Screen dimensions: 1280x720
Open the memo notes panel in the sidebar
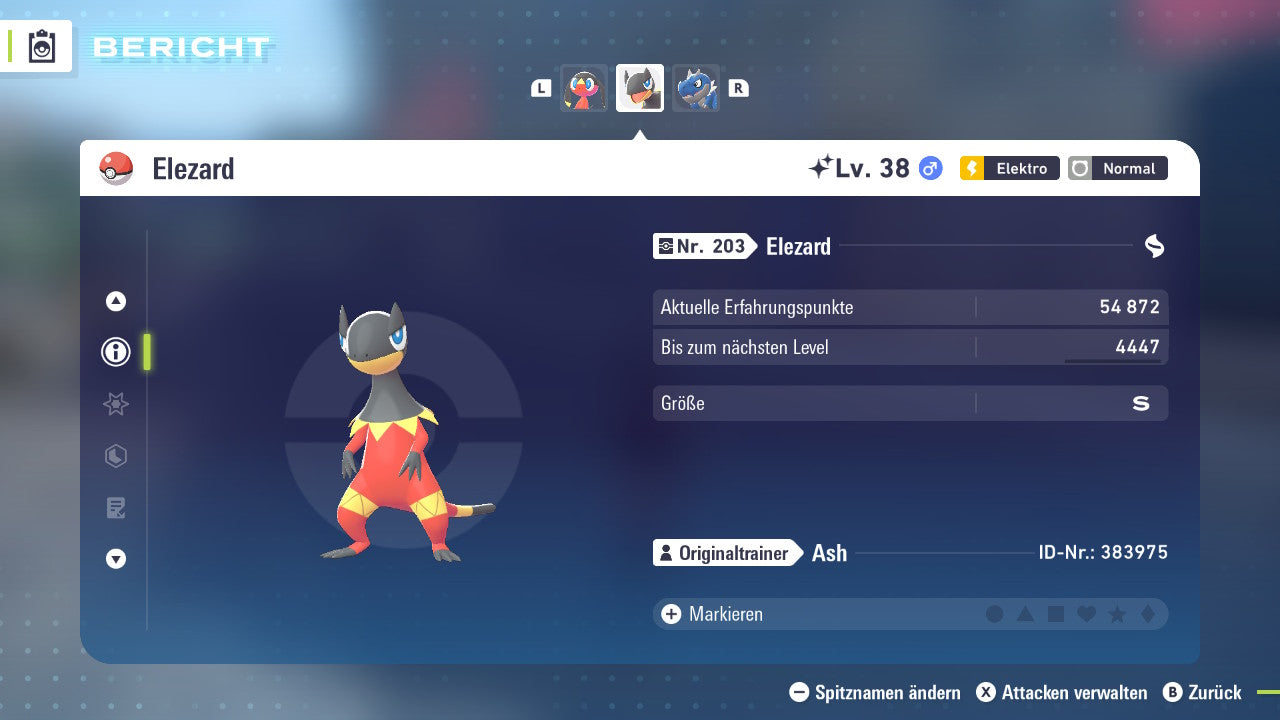click(x=115, y=508)
